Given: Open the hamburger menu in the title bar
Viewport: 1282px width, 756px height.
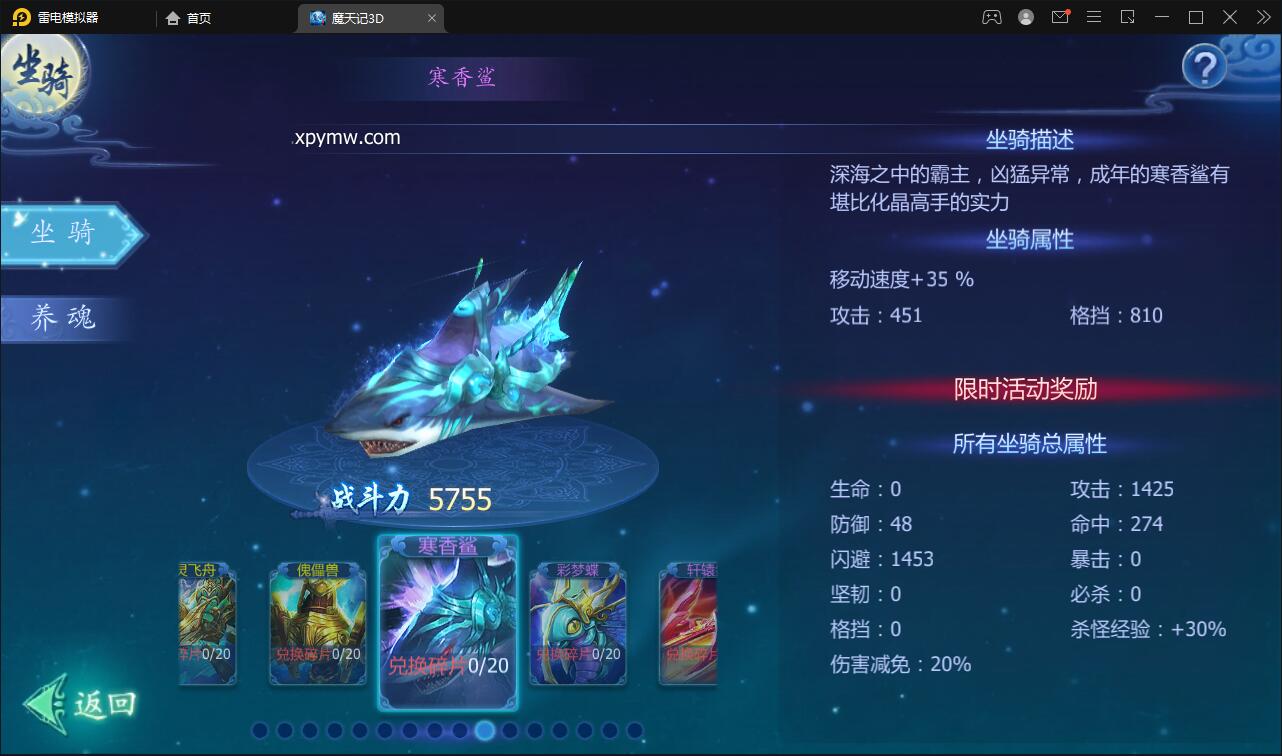Looking at the screenshot, I should [1094, 17].
